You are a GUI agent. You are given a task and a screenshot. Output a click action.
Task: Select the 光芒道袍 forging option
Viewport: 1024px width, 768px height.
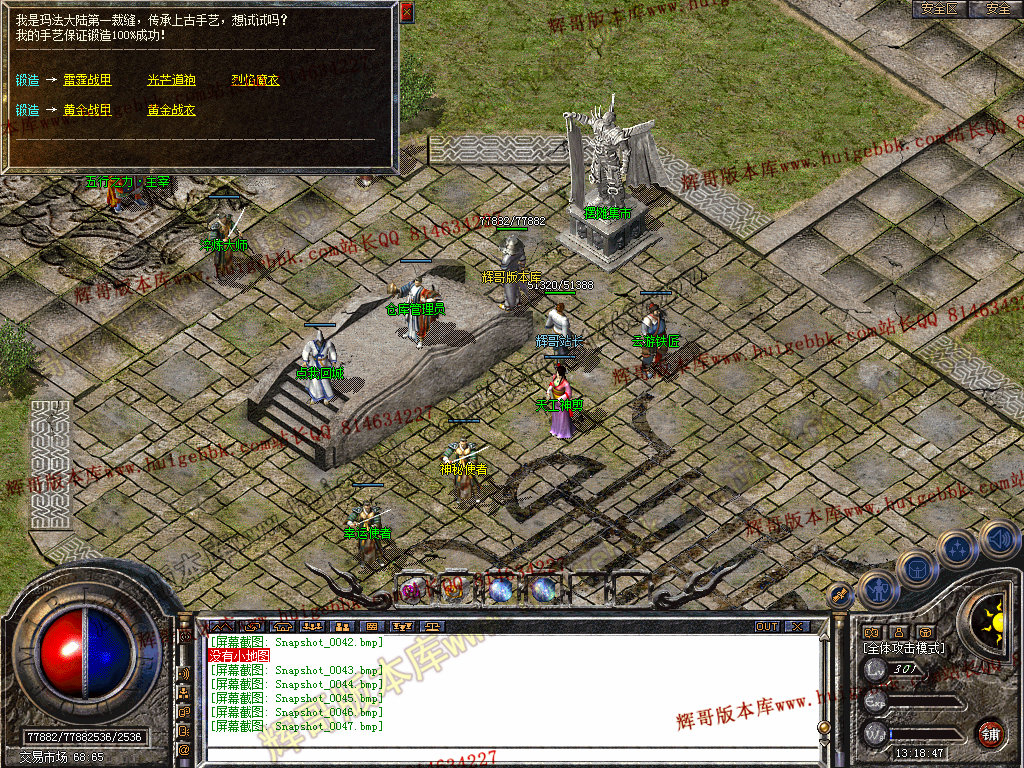pyautogui.click(x=171, y=80)
